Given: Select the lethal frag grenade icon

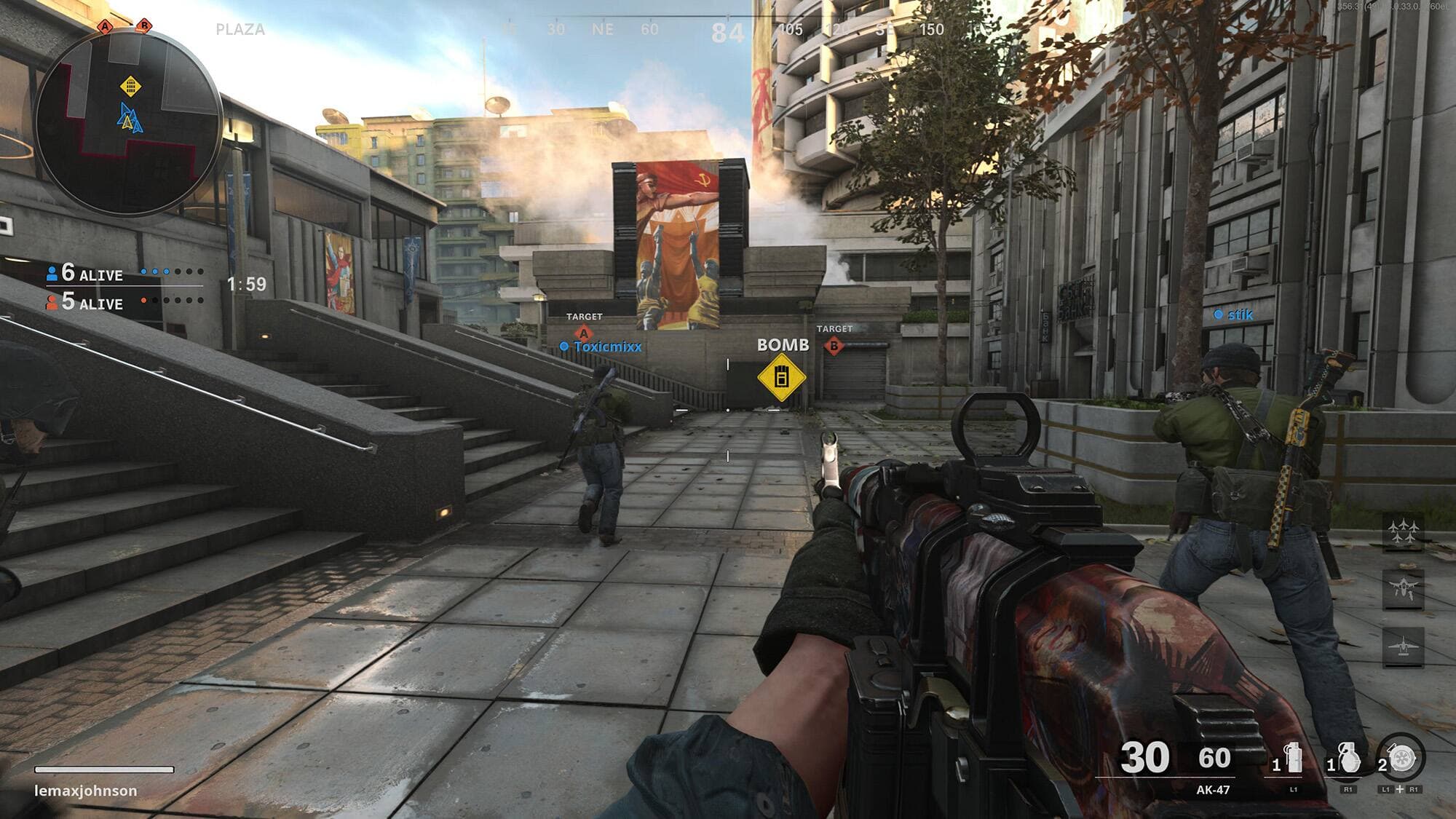Looking at the screenshot, I should pyautogui.click(x=1348, y=760).
